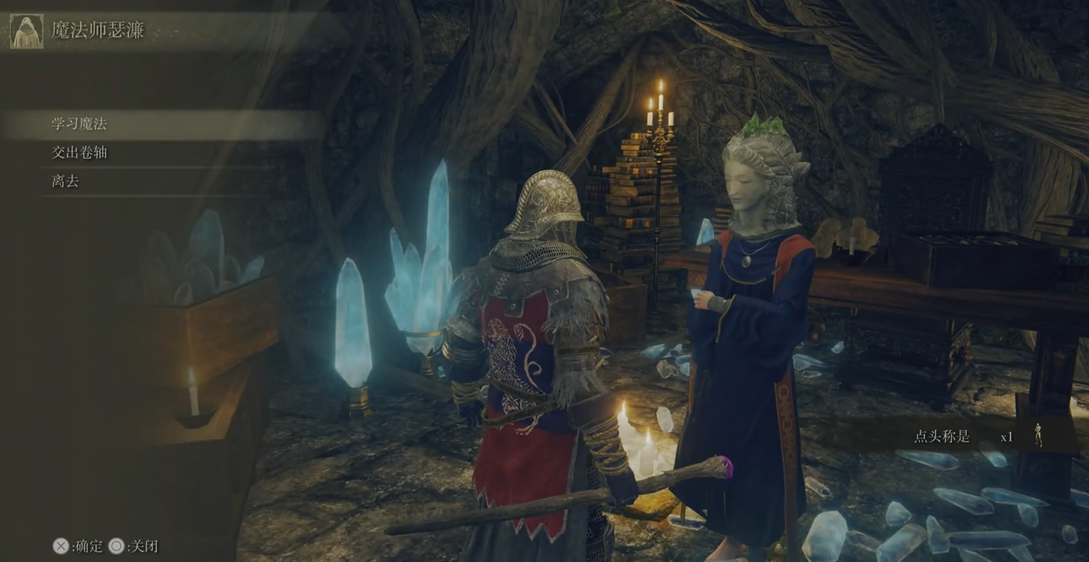Image resolution: width=1089 pixels, height=562 pixels.
Task: Select 离去 to leave the conversation
Action: click(x=66, y=182)
